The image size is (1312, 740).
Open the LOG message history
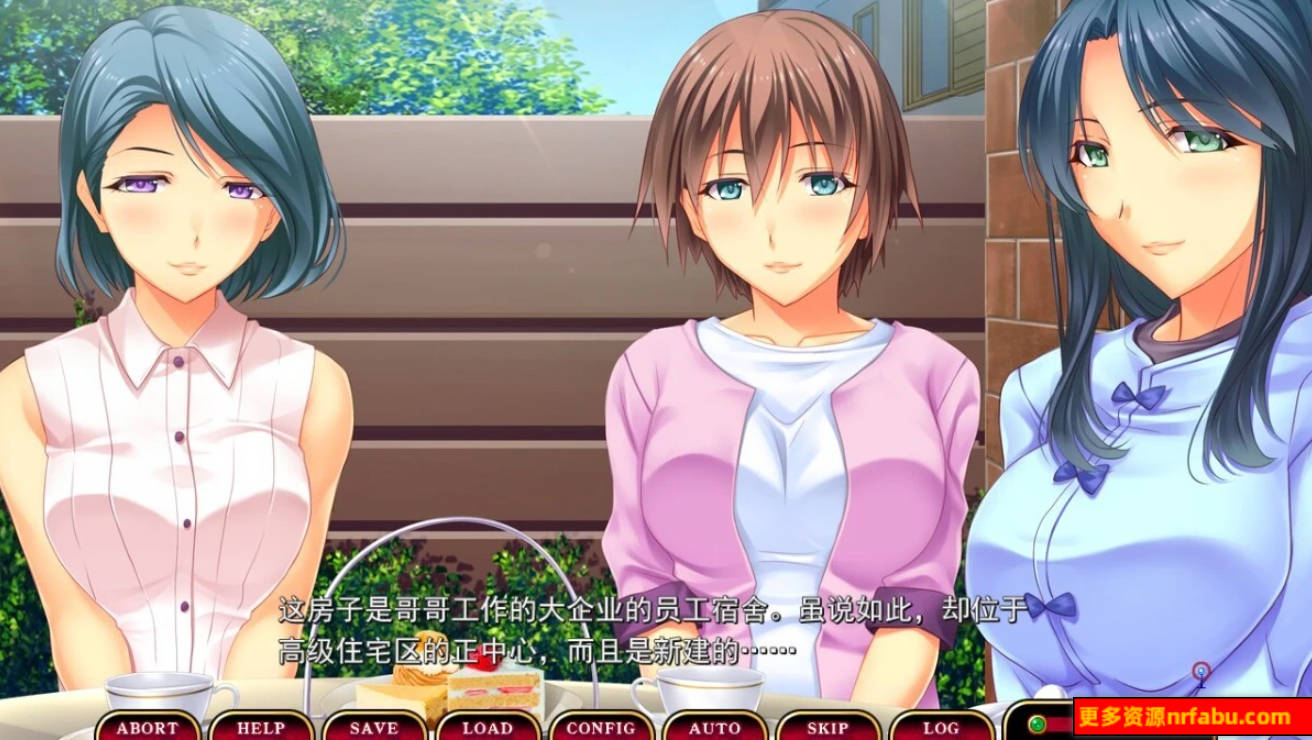940,729
